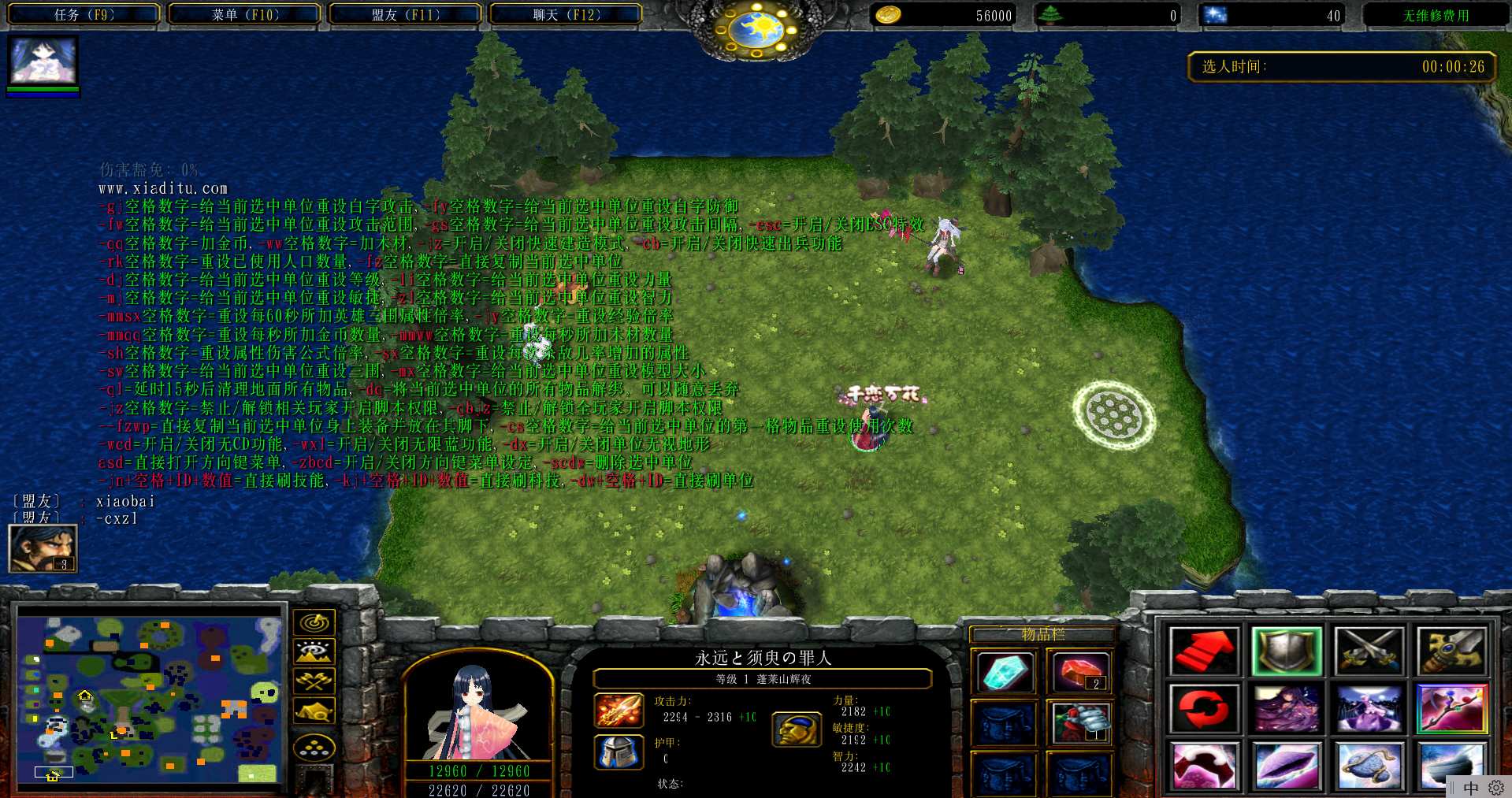Click on the minimap
This screenshot has width=1512, height=798.
[150, 696]
